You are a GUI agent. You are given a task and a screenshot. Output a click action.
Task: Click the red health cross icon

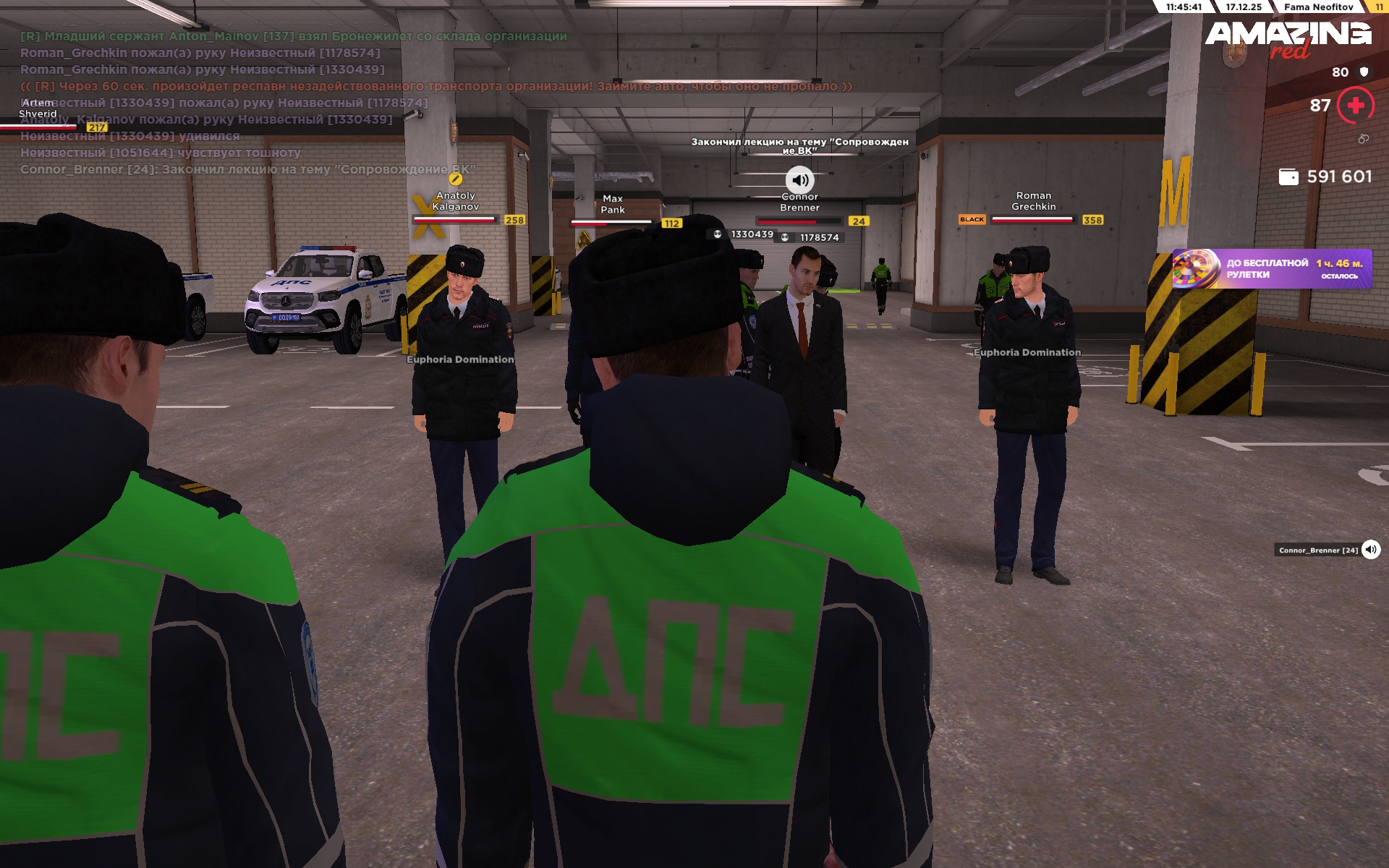tap(1355, 106)
